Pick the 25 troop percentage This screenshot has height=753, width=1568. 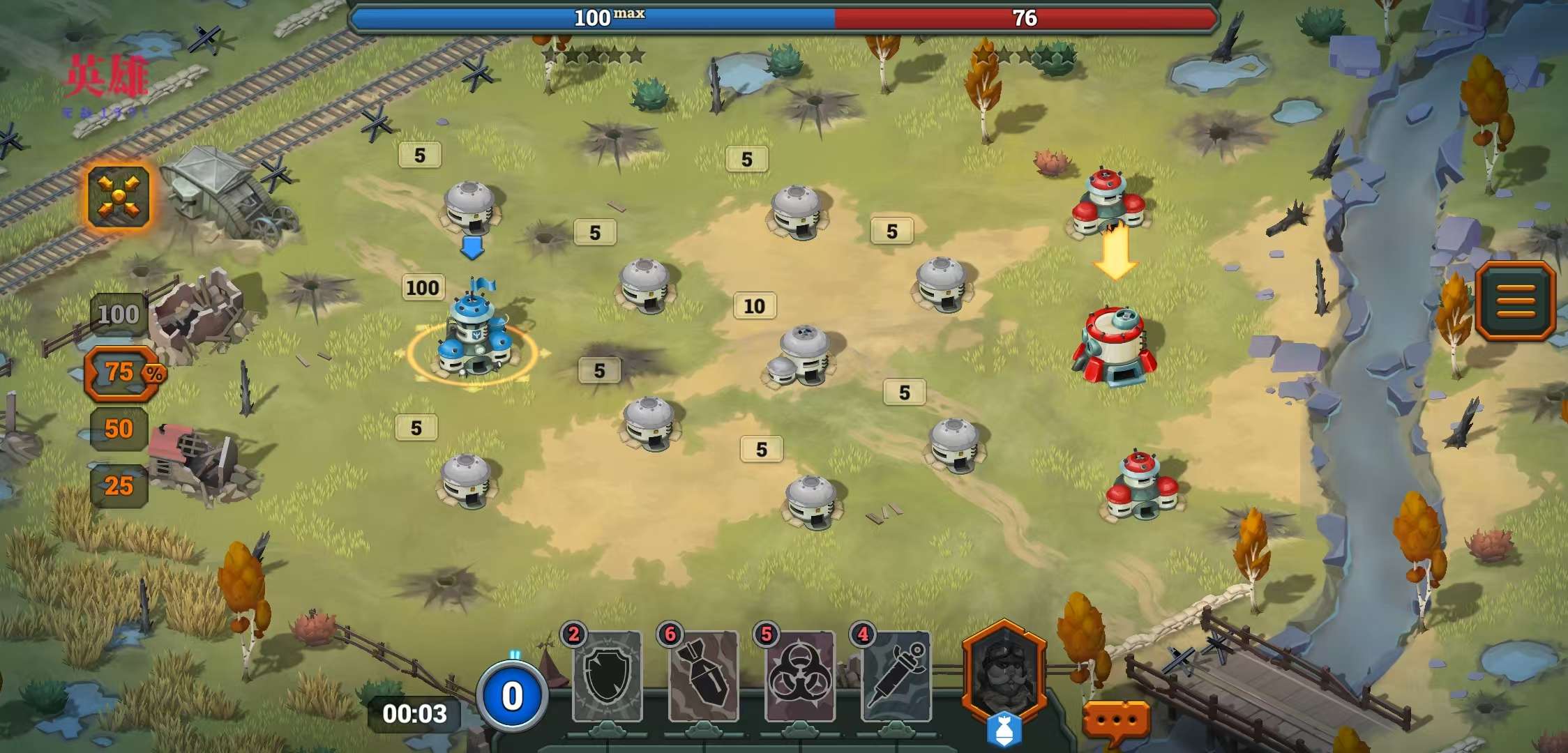(119, 486)
